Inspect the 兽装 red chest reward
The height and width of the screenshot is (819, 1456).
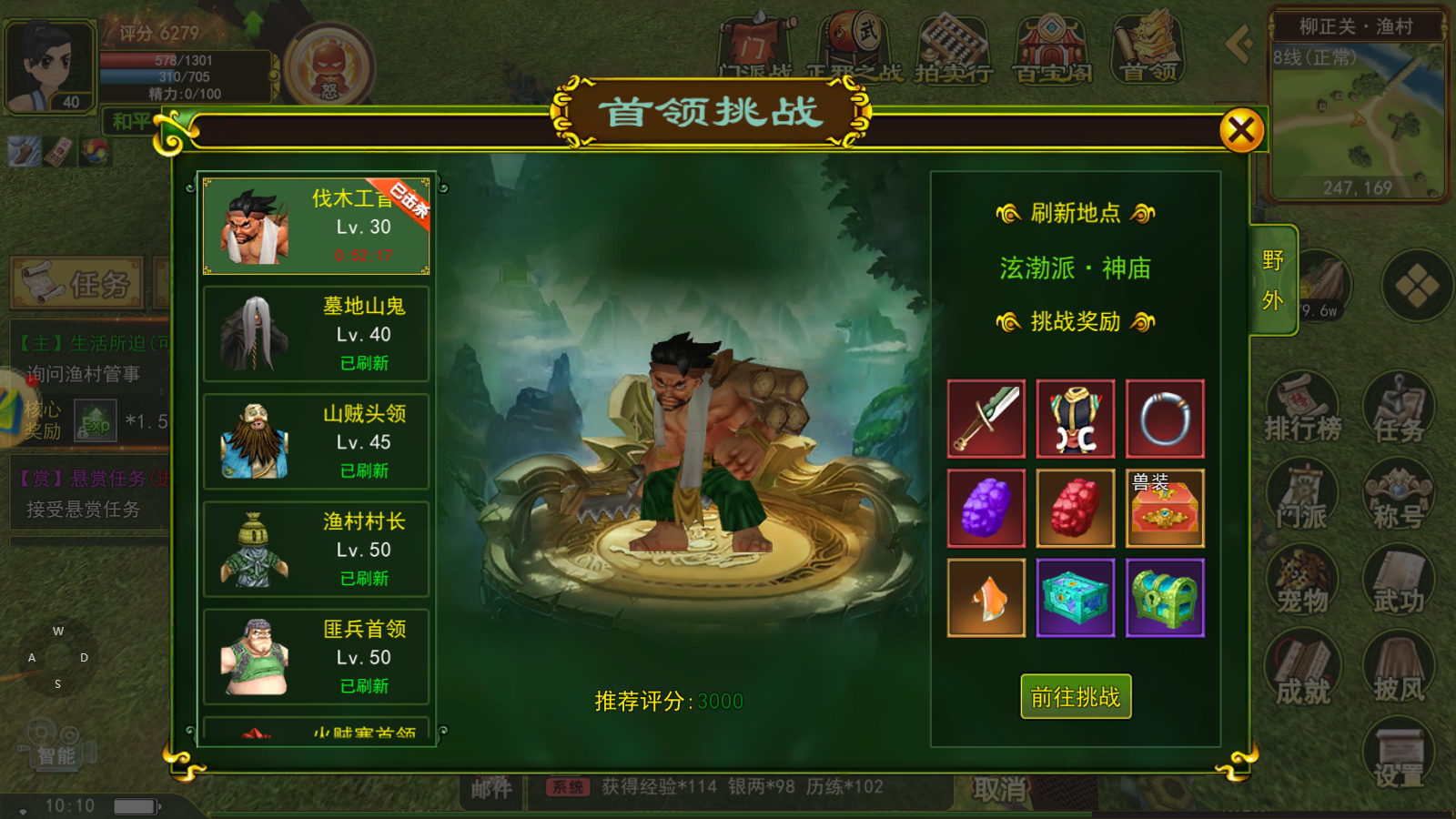pyautogui.click(x=1165, y=508)
